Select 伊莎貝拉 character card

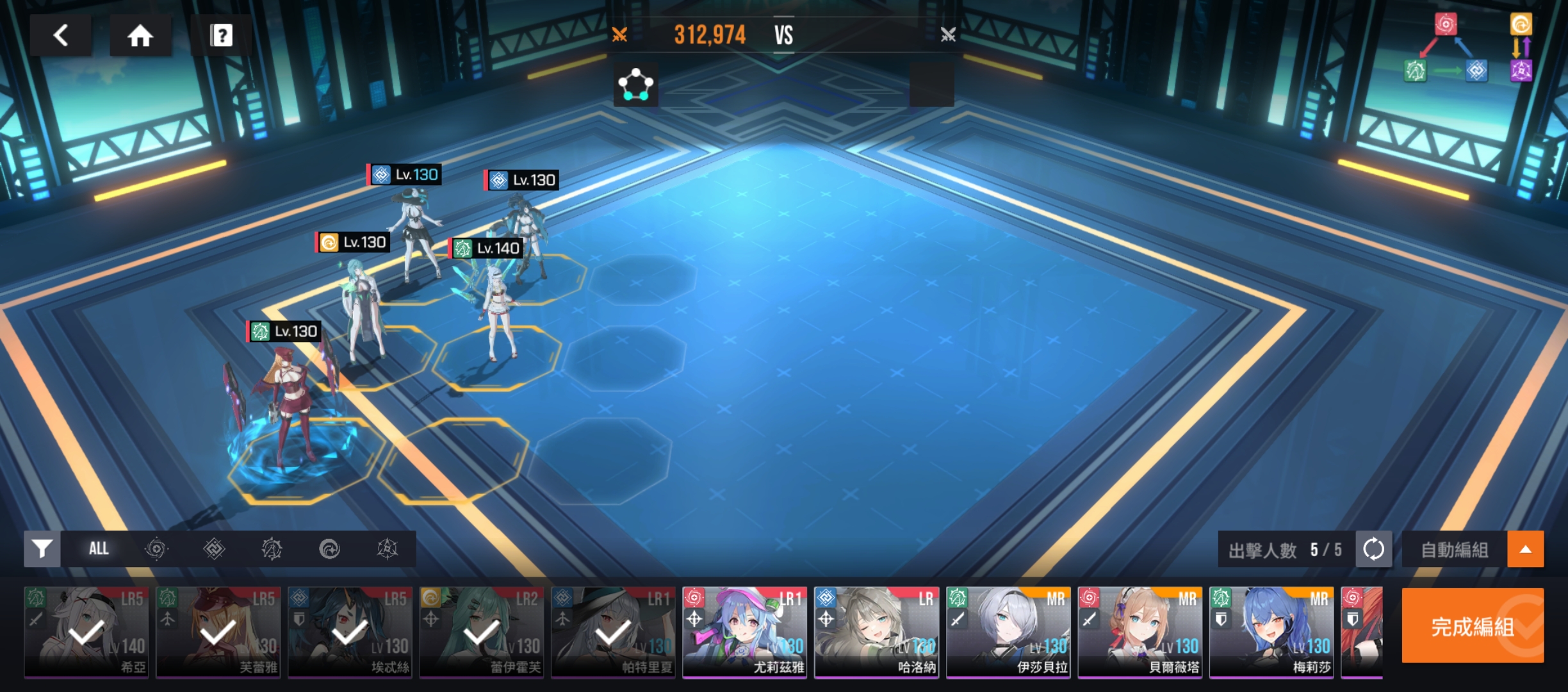coord(1008,632)
